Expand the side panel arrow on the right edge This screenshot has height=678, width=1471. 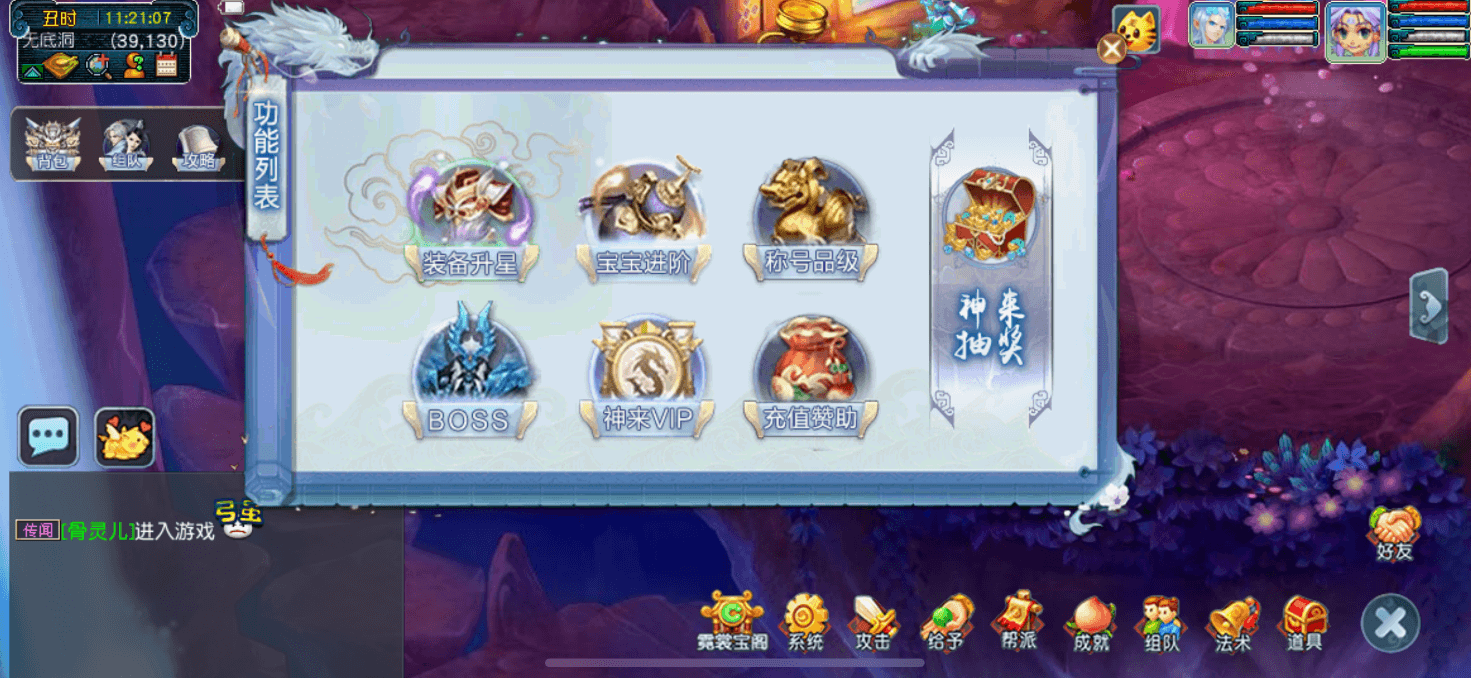coord(1430,307)
